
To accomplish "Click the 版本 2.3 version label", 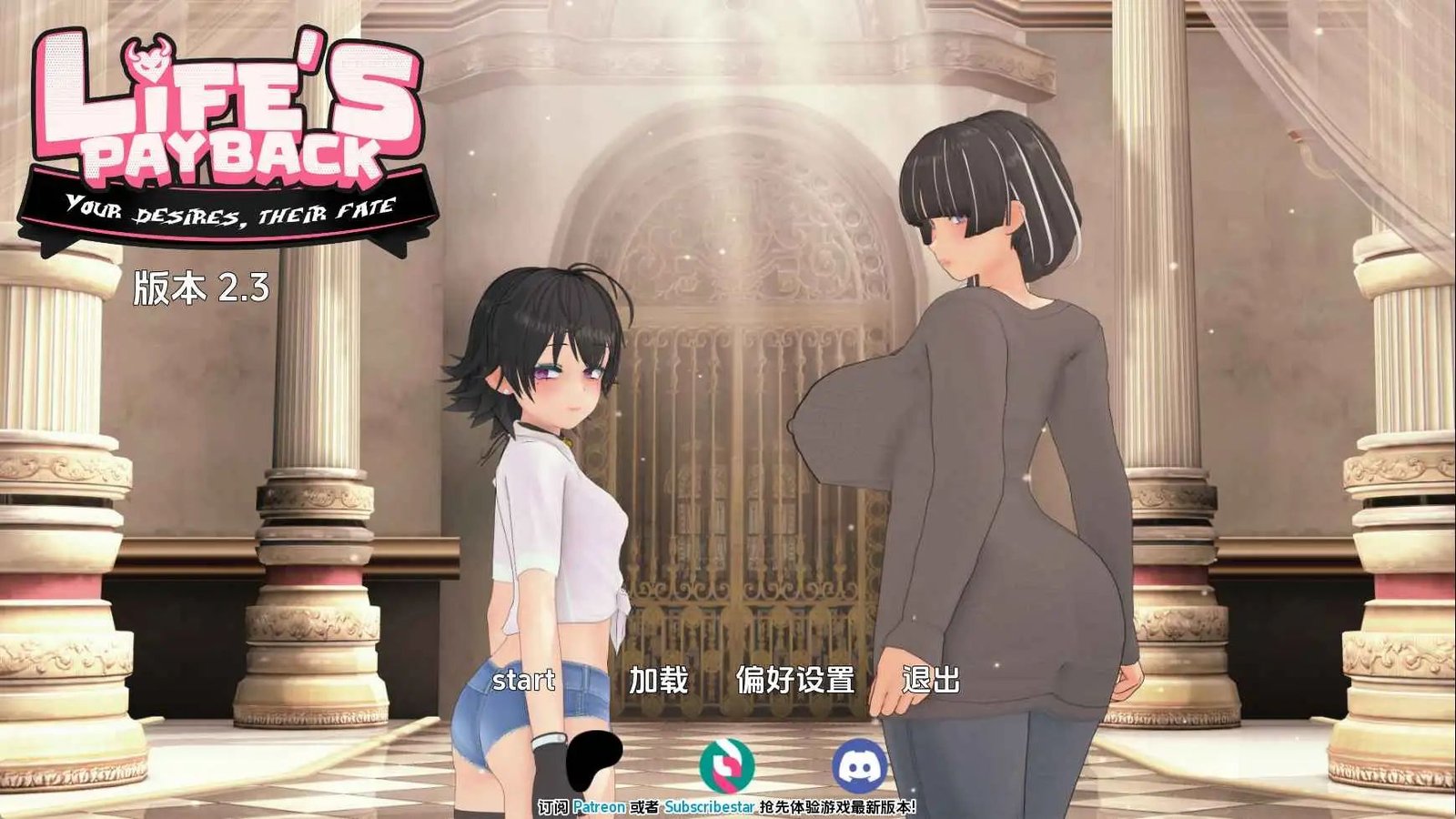I will click(x=202, y=287).
